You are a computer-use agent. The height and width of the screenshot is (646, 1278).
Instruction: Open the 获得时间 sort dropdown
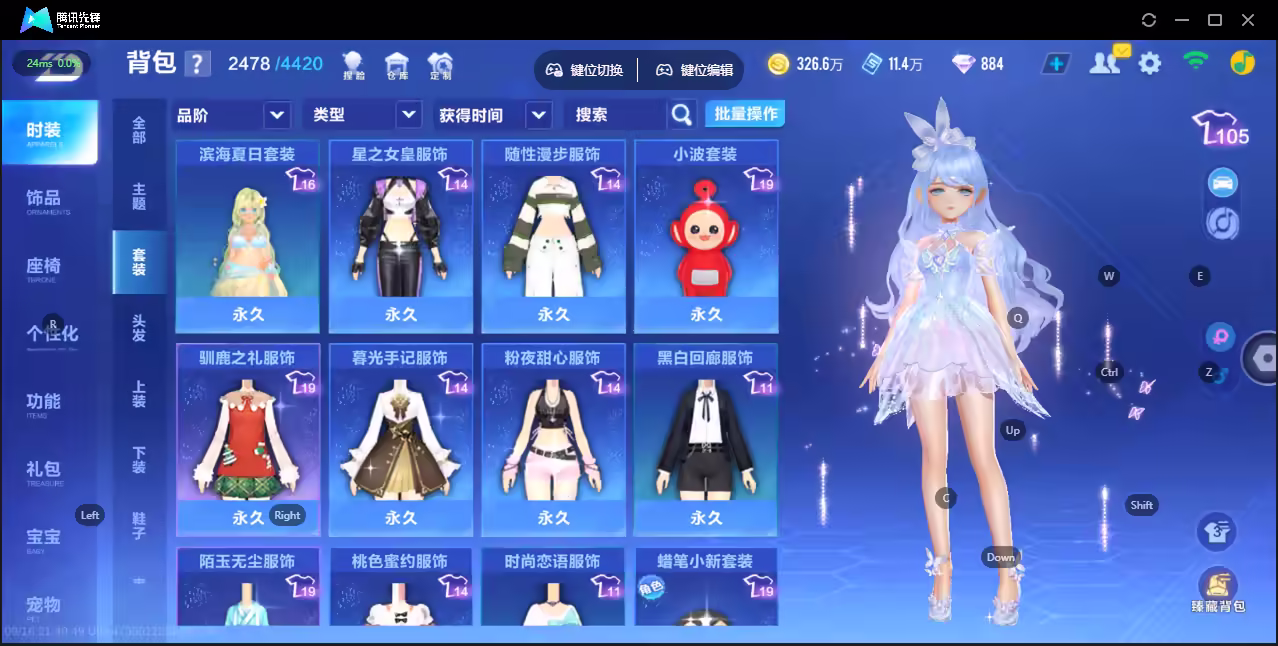pos(494,115)
